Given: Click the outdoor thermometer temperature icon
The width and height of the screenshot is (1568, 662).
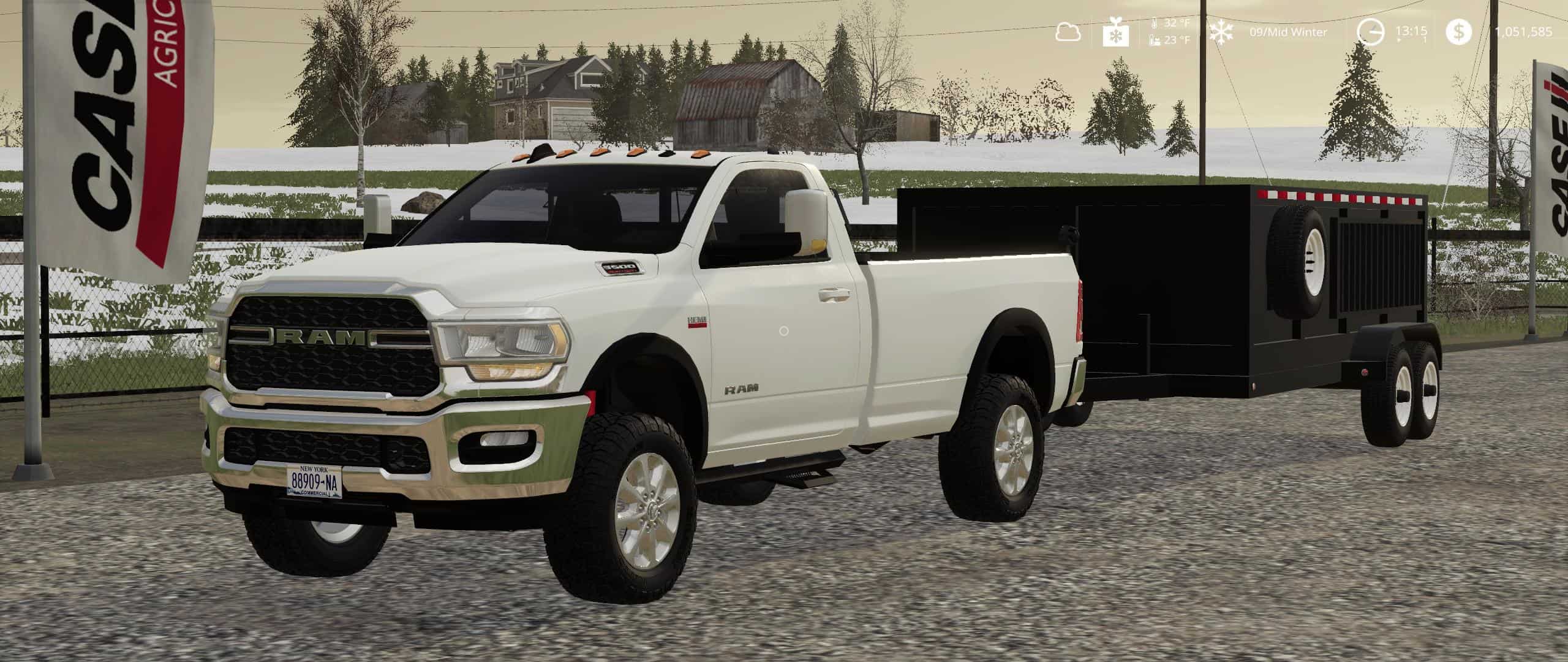Looking at the screenshot, I should [x=1155, y=23].
